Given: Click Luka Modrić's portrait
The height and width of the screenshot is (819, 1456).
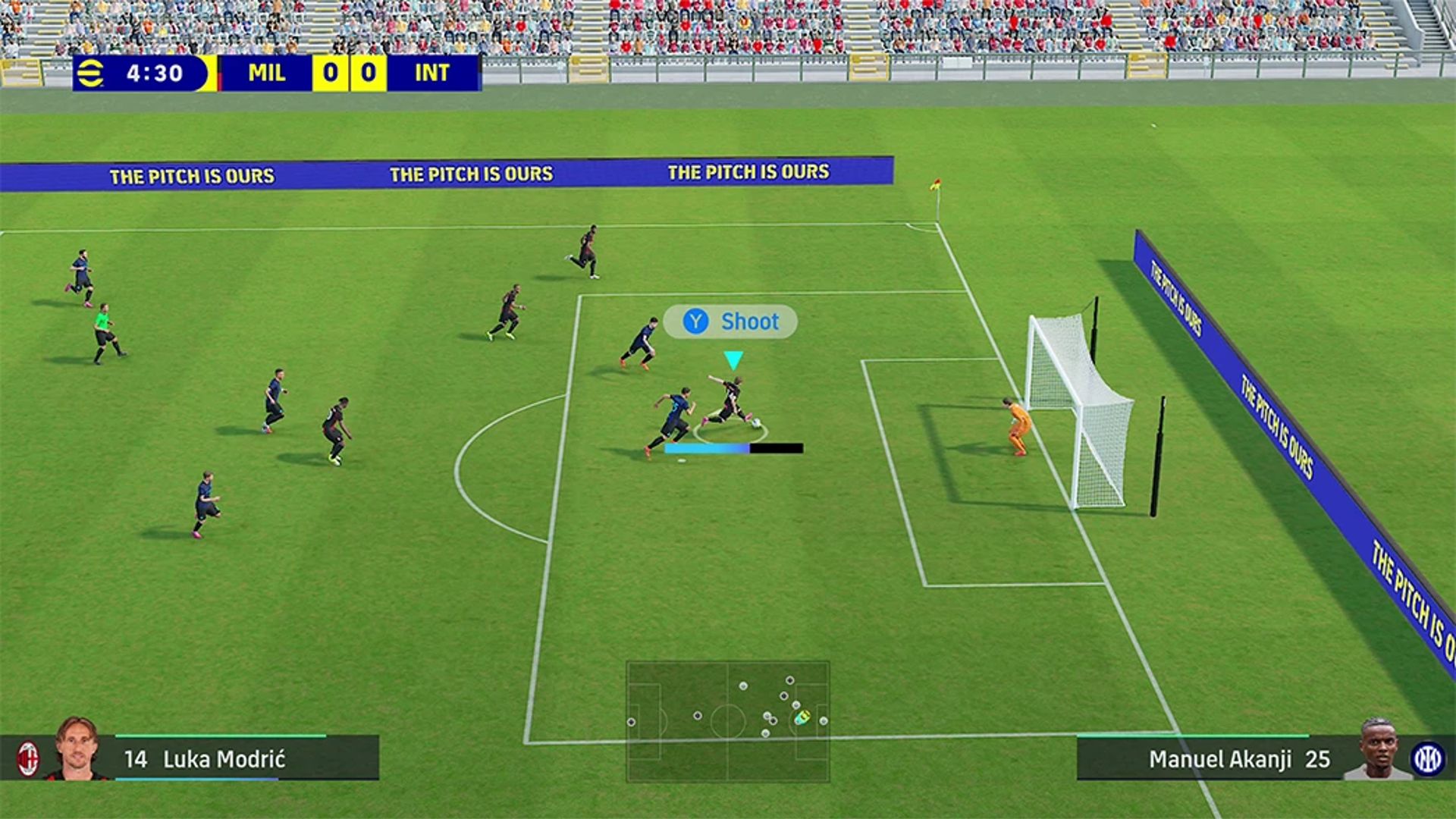Looking at the screenshot, I should (77, 749).
